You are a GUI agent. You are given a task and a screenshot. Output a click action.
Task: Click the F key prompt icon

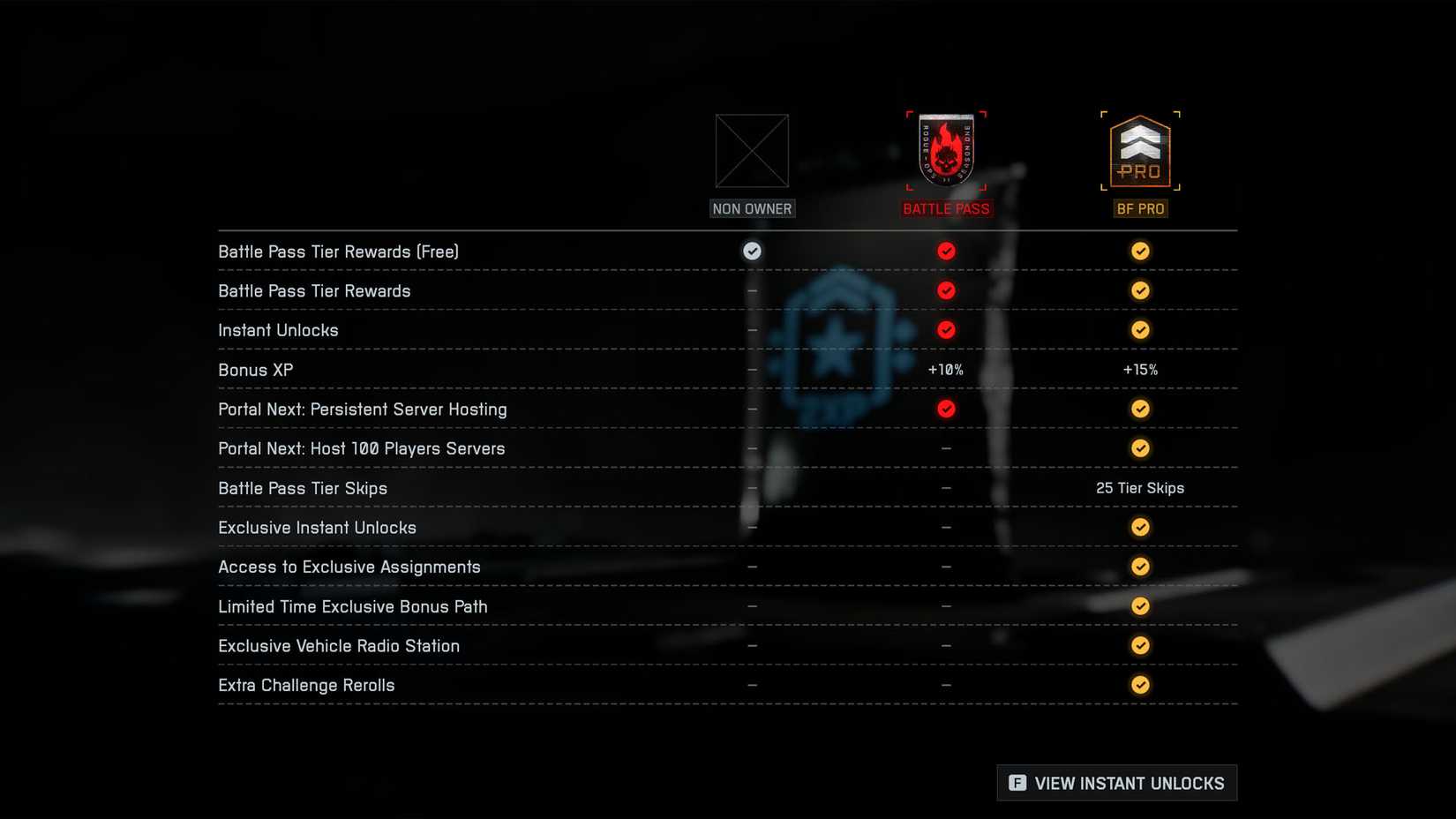click(1017, 783)
